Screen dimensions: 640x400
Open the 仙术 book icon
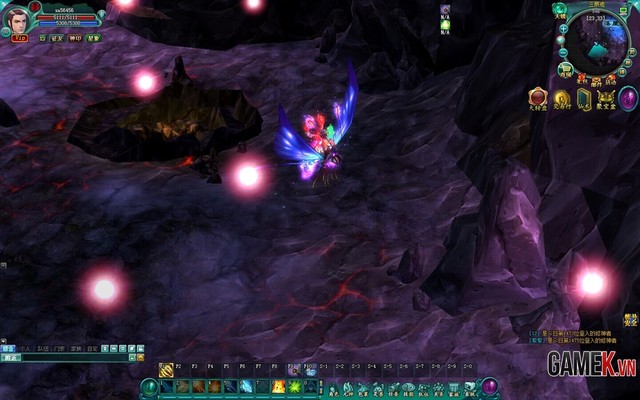(x=583, y=97)
